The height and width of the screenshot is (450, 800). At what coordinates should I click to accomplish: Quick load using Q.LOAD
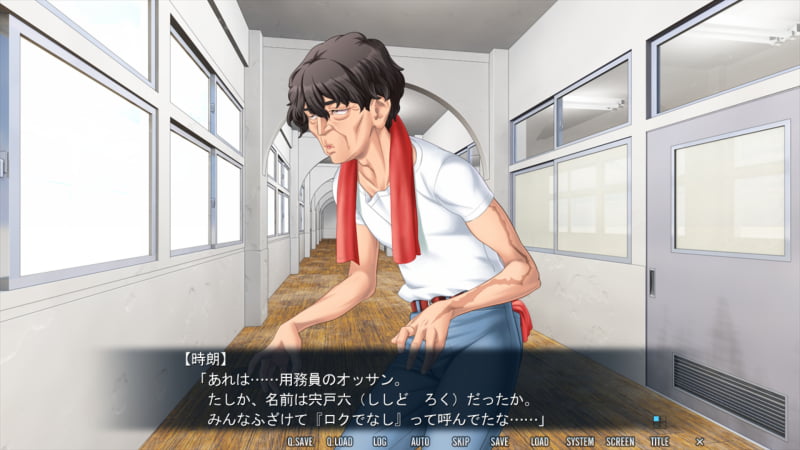click(x=340, y=441)
